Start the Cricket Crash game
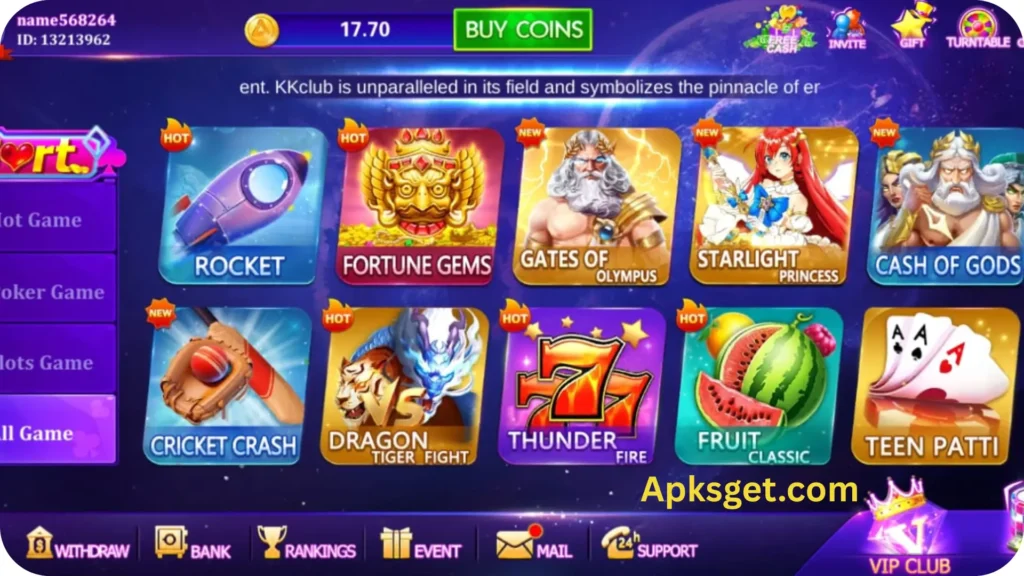 coord(227,385)
